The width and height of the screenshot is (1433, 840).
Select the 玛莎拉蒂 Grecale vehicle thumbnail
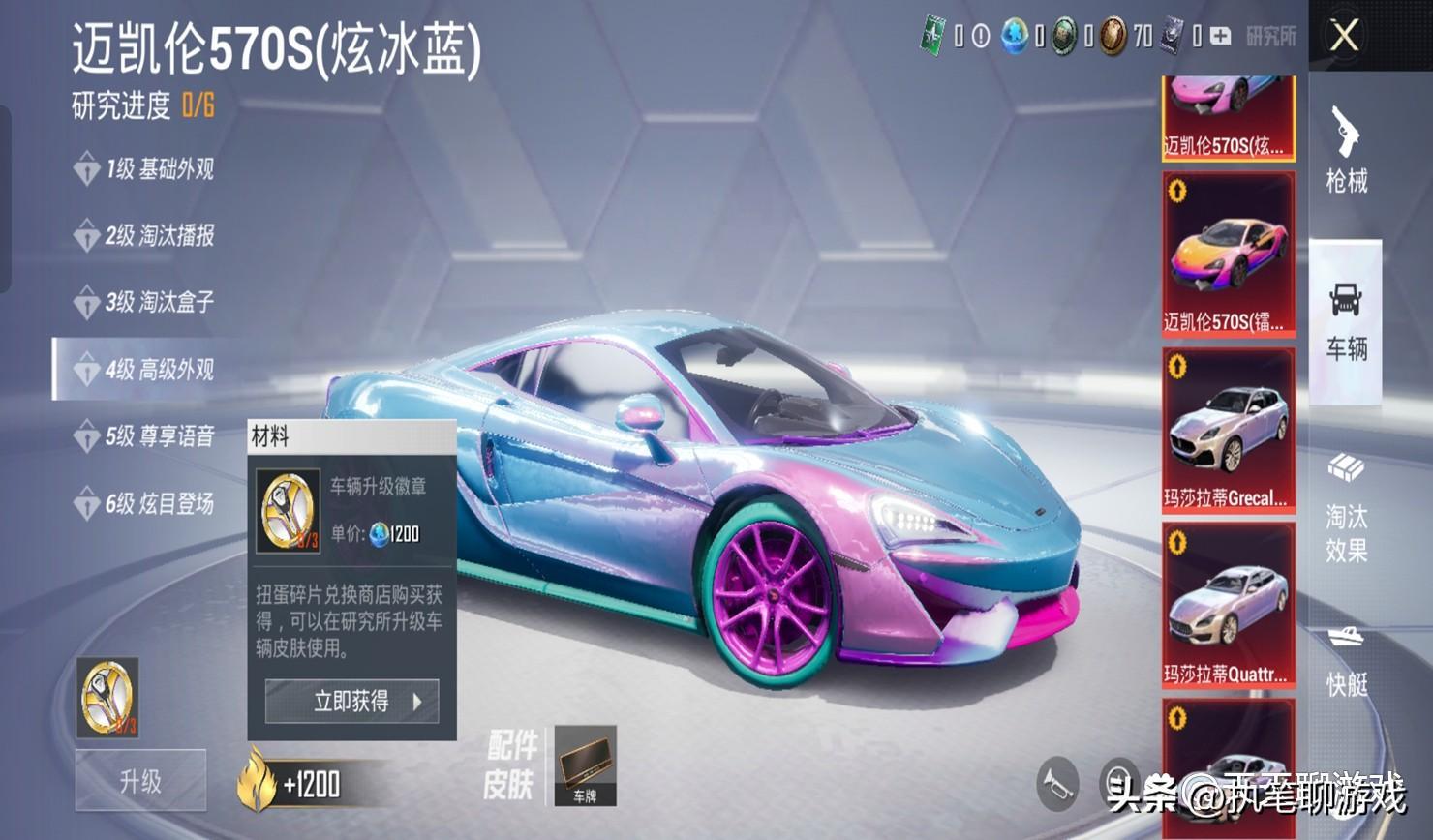coord(1228,431)
